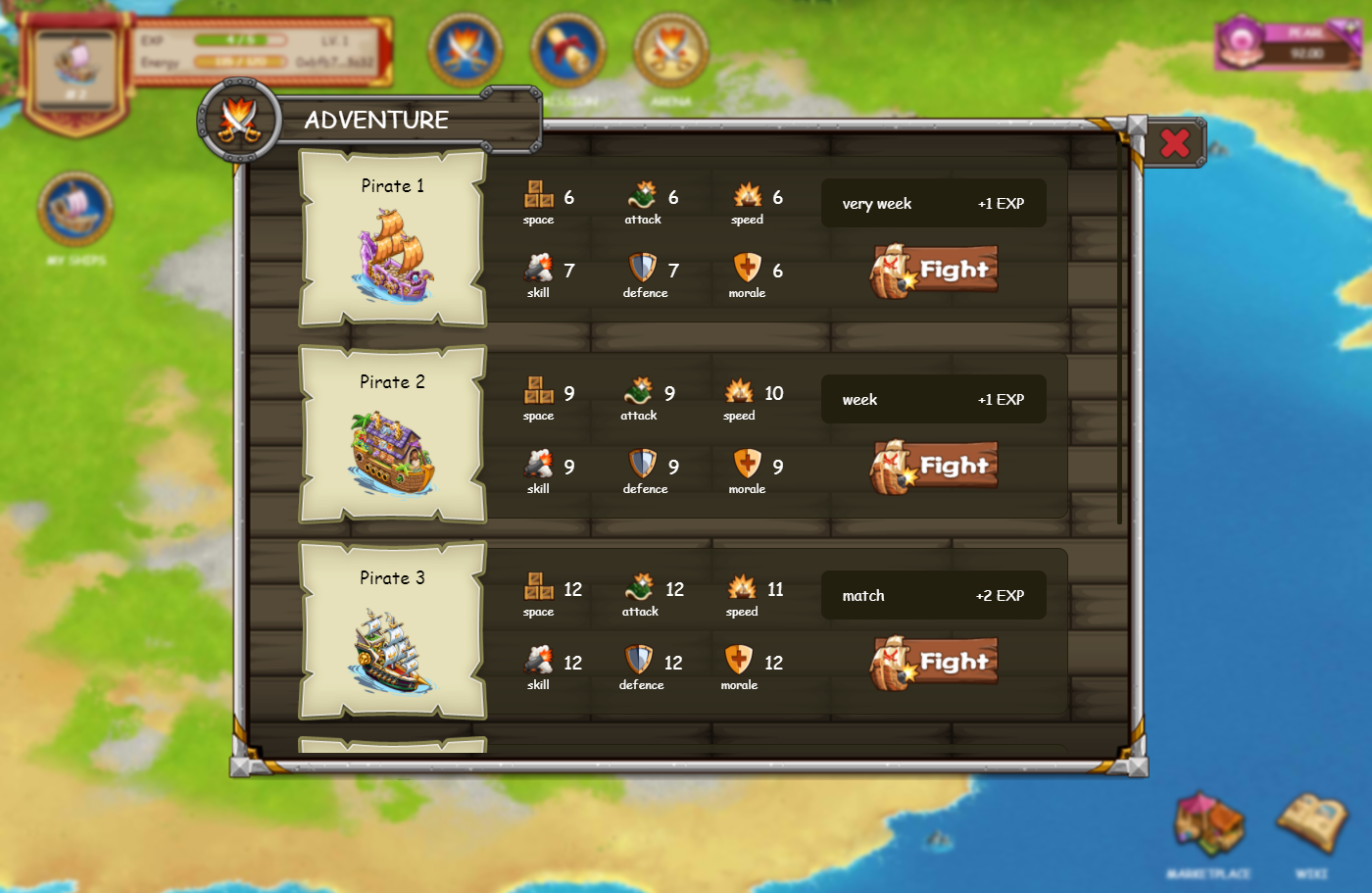This screenshot has height=893, width=1372.
Task: Fight Pirate 1 with the Fight button
Action: point(934,271)
